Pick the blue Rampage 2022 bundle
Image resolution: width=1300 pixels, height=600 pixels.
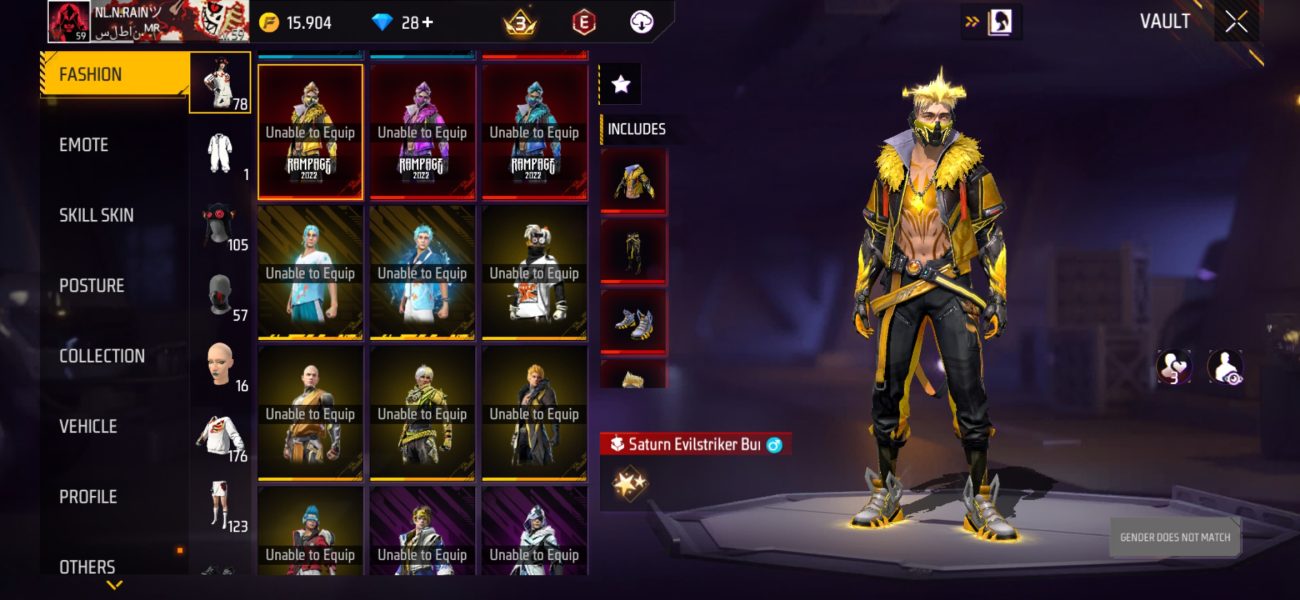coord(534,132)
